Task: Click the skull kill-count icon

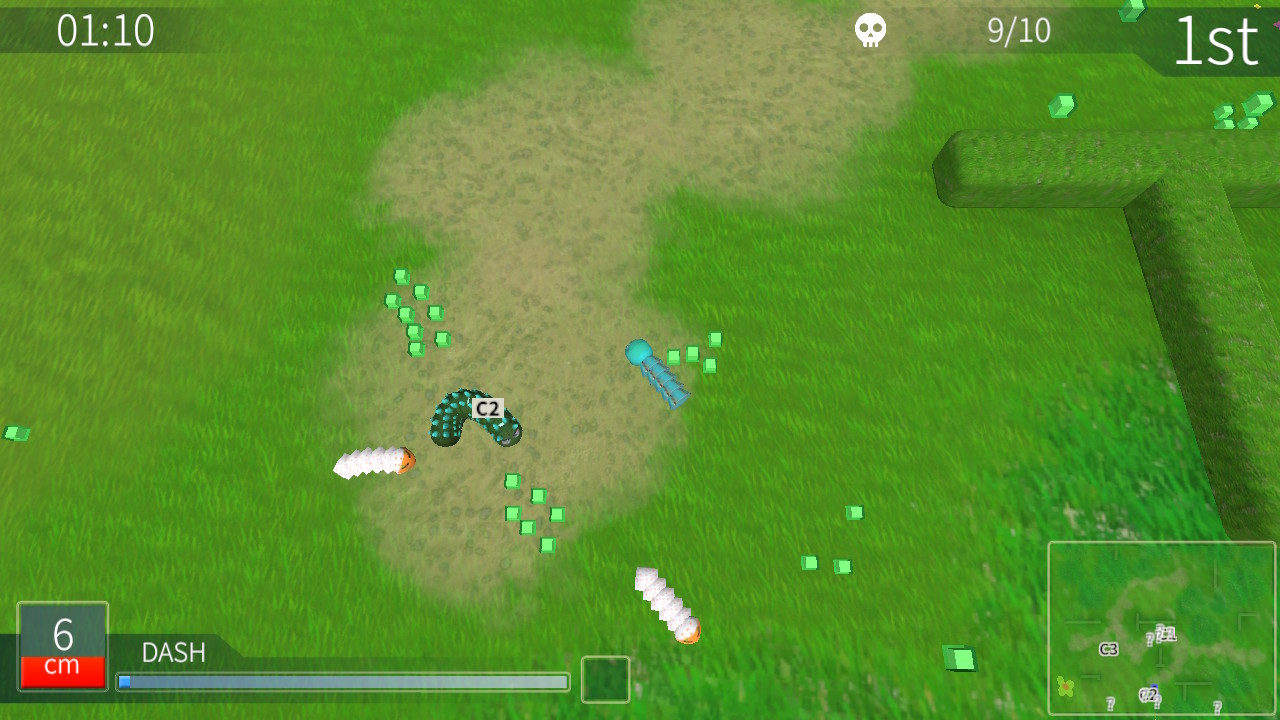Action: [868, 30]
